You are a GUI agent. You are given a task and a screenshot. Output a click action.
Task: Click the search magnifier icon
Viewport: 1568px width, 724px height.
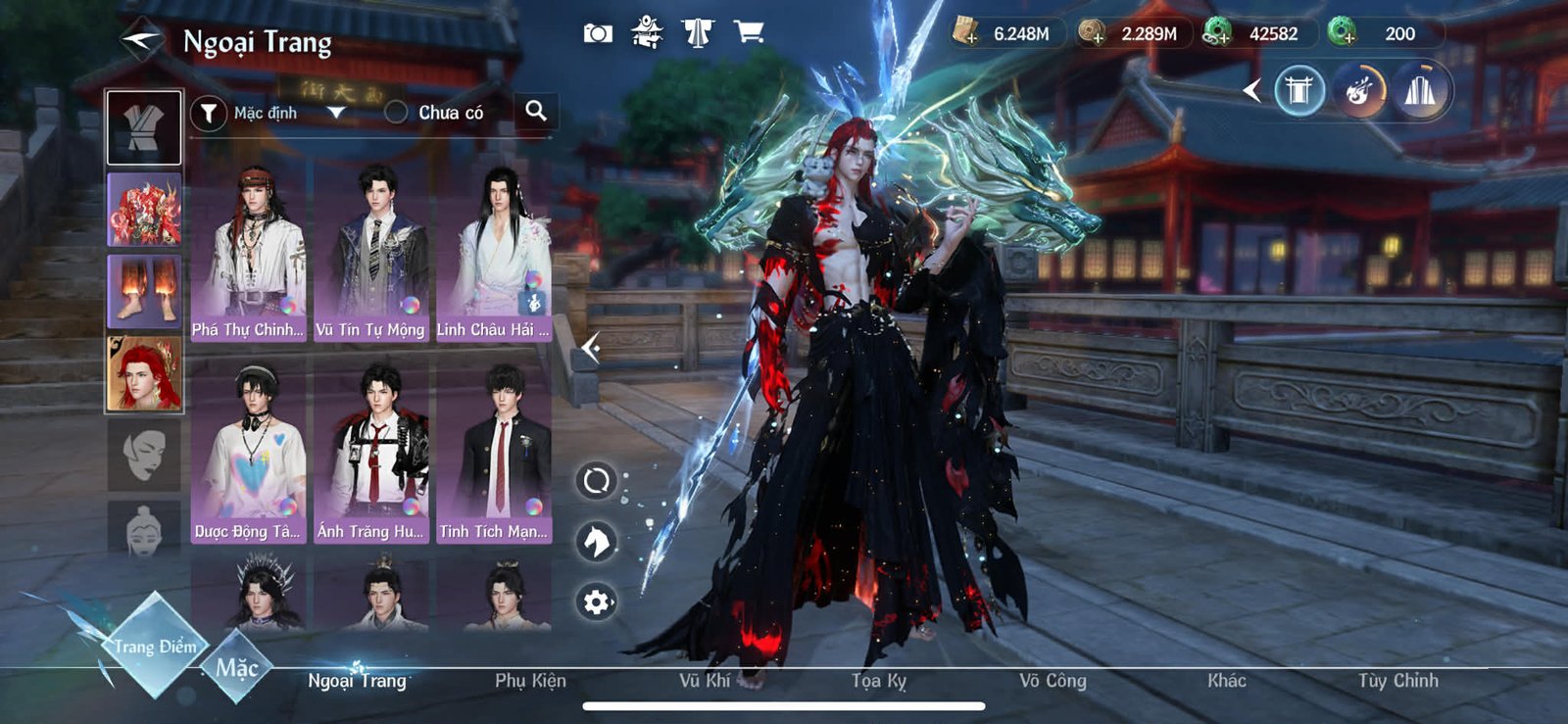tap(536, 112)
